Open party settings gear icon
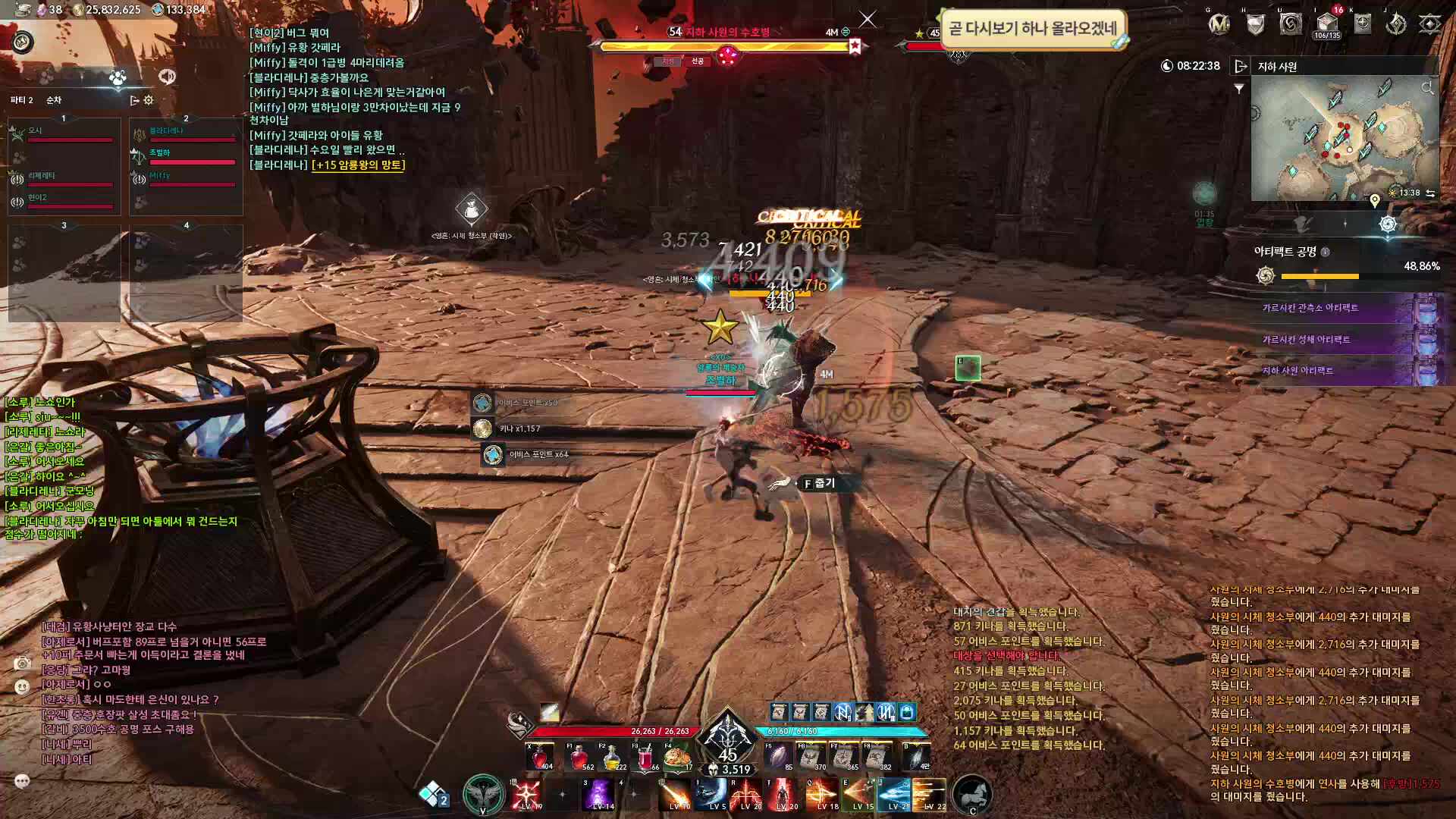 [149, 100]
